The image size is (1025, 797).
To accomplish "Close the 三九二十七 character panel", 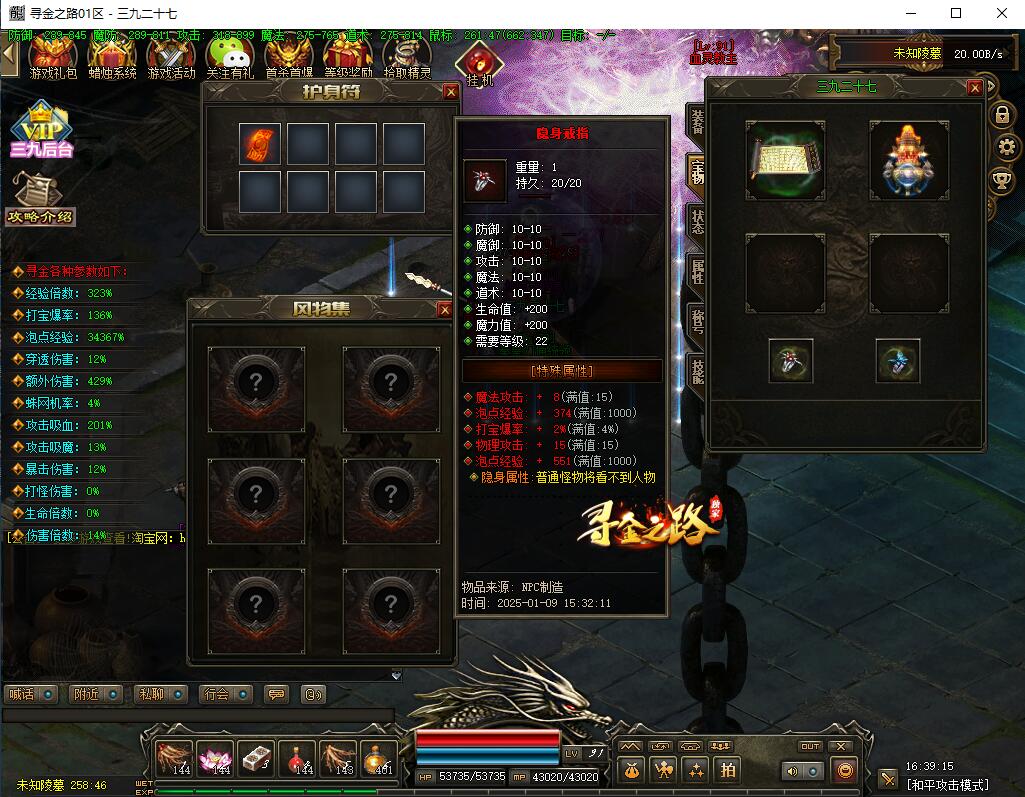I will (975, 88).
